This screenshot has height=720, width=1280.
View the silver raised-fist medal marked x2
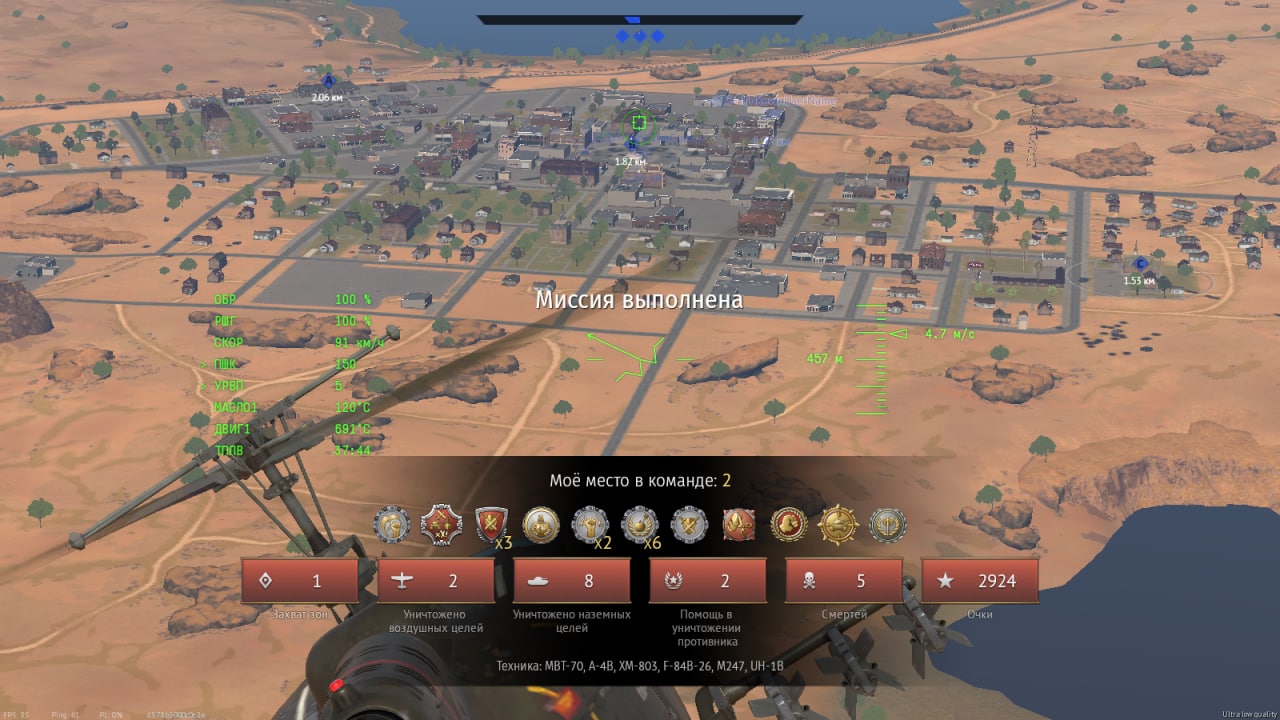(590, 524)
